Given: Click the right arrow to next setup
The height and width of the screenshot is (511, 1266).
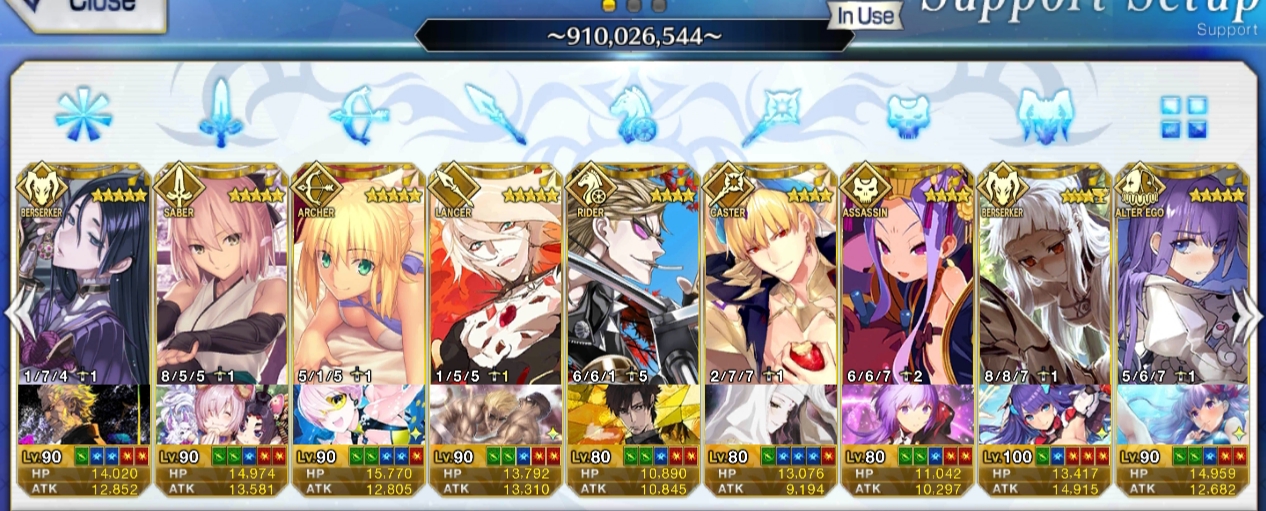Looking at the screenshot, I should [1248, 318].
